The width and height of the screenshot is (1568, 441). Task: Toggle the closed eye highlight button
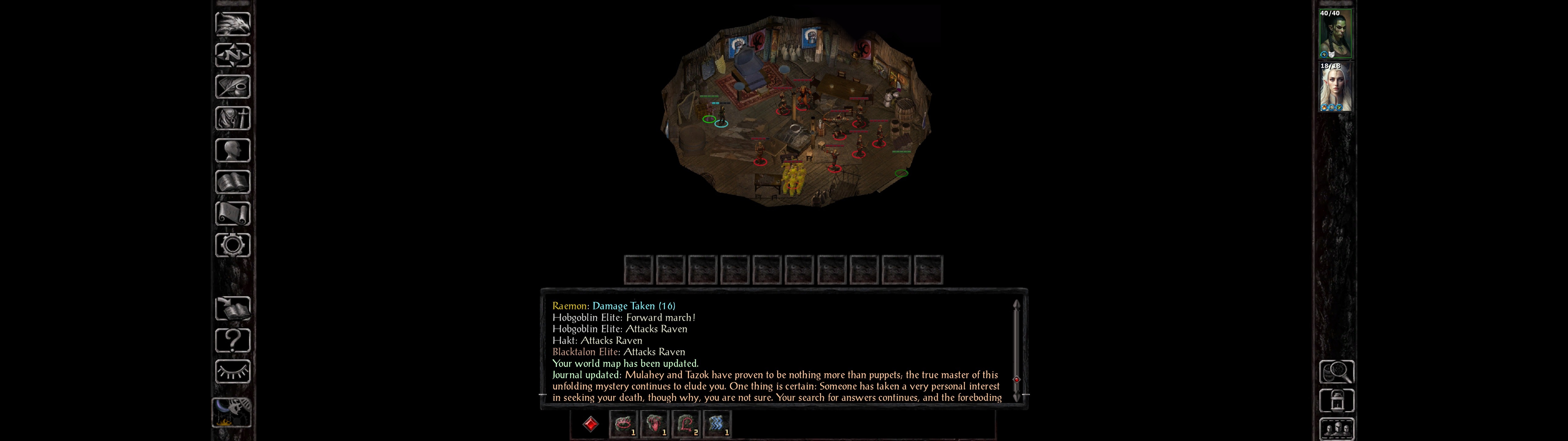[232, 371]
